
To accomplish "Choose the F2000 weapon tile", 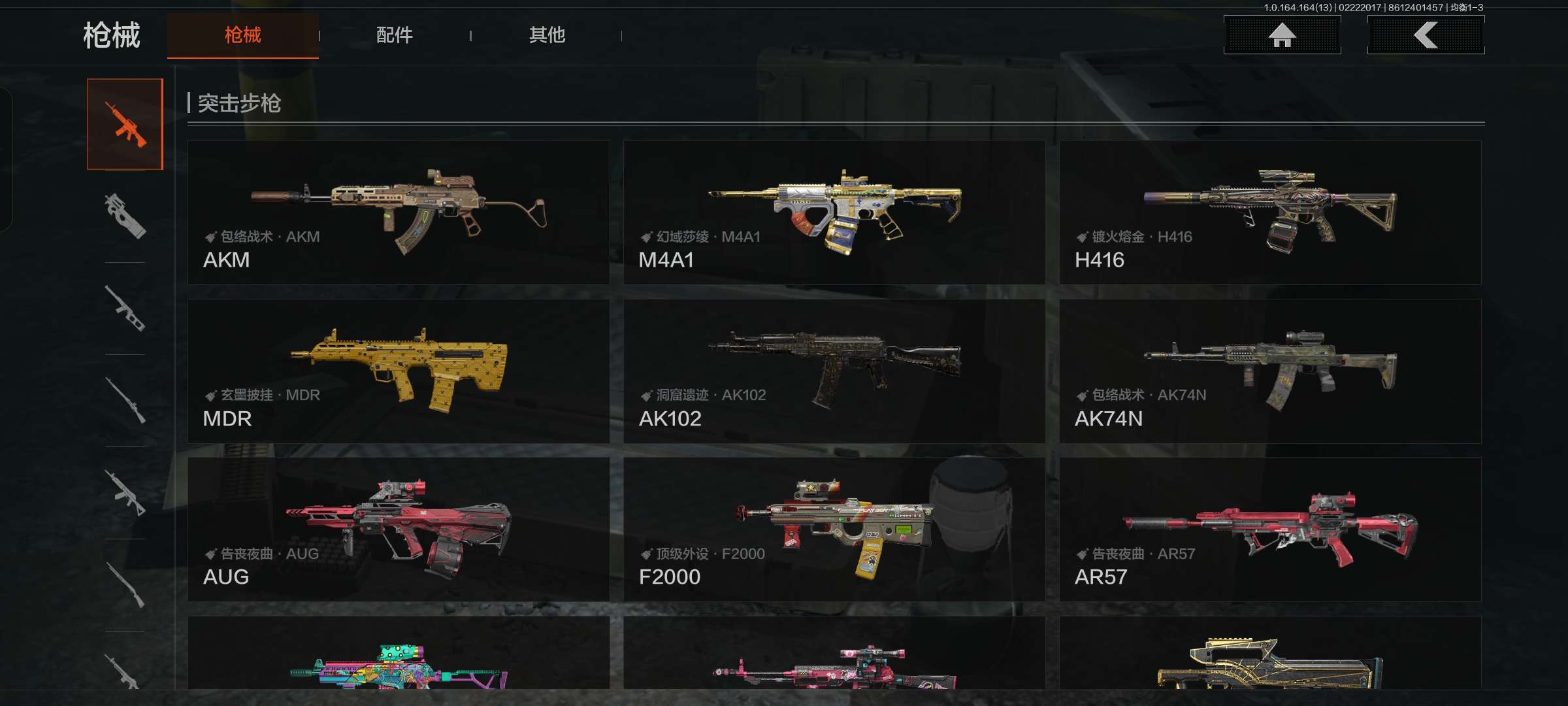I will [834, 529].
